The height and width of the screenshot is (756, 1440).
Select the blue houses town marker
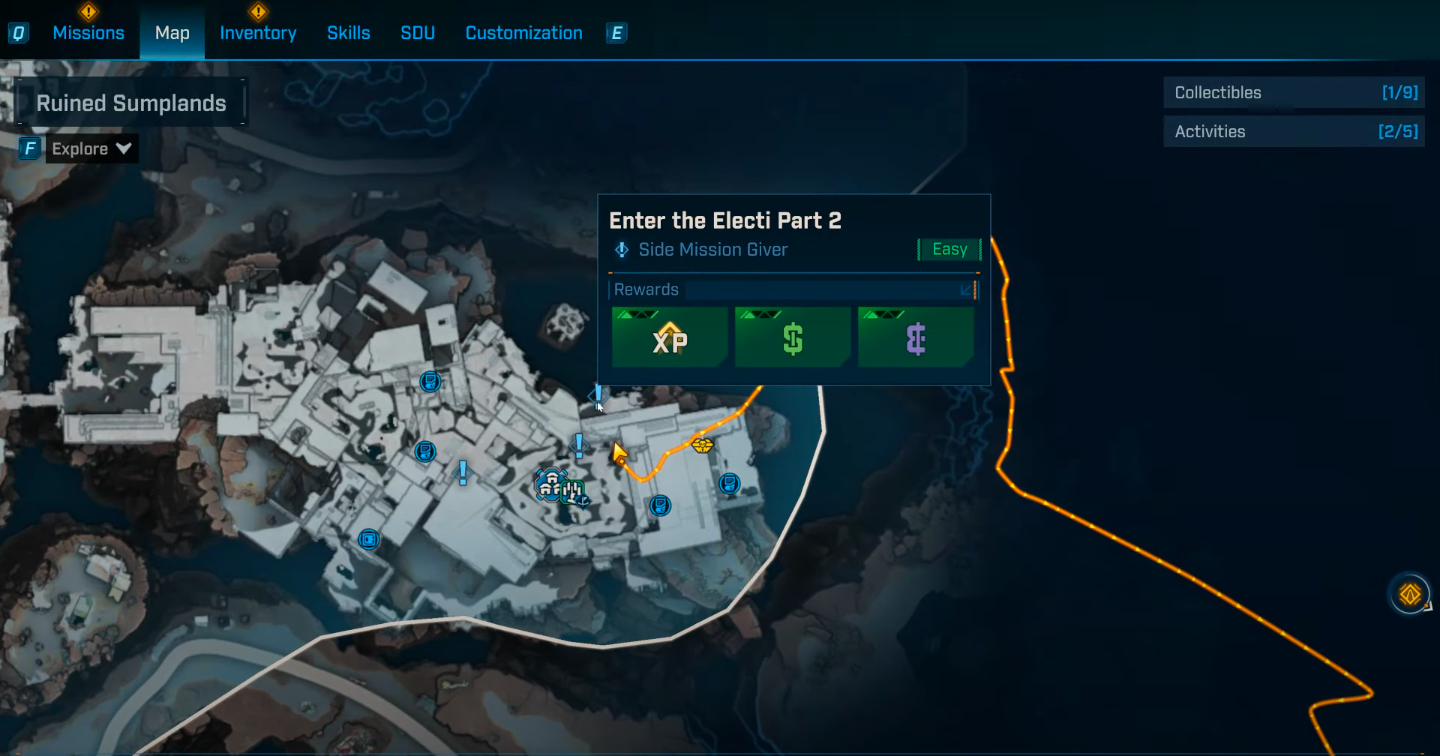pyautogui.click(x=549, y=485)
